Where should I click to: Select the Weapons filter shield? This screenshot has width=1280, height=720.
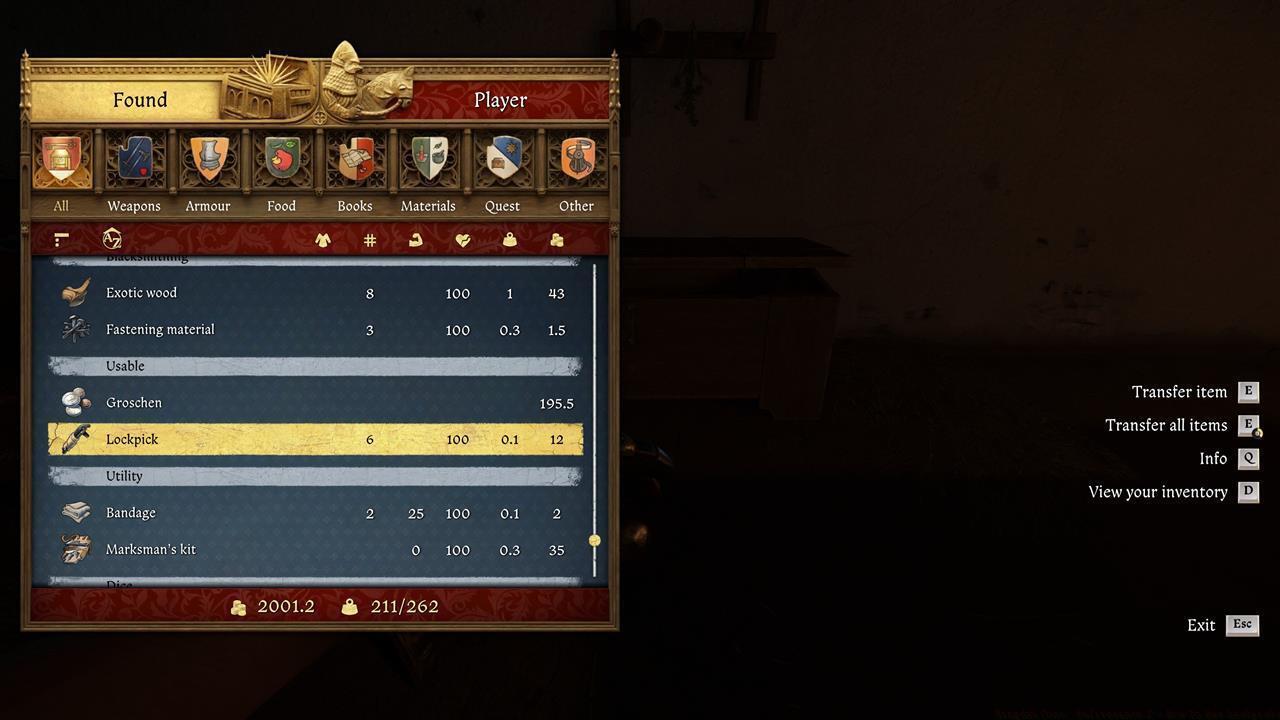pos(134,160)
